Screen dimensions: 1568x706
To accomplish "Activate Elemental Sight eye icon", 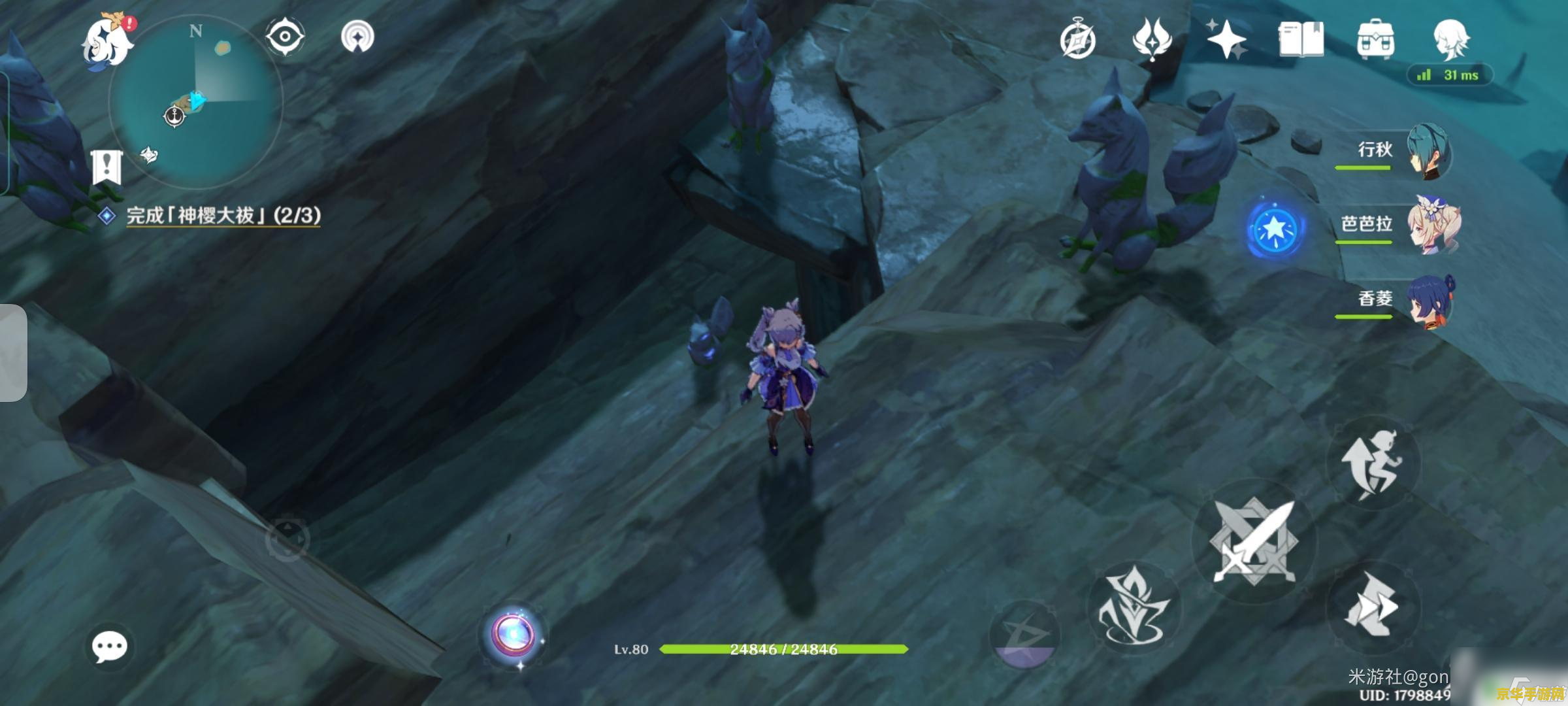I will point(285,37).
